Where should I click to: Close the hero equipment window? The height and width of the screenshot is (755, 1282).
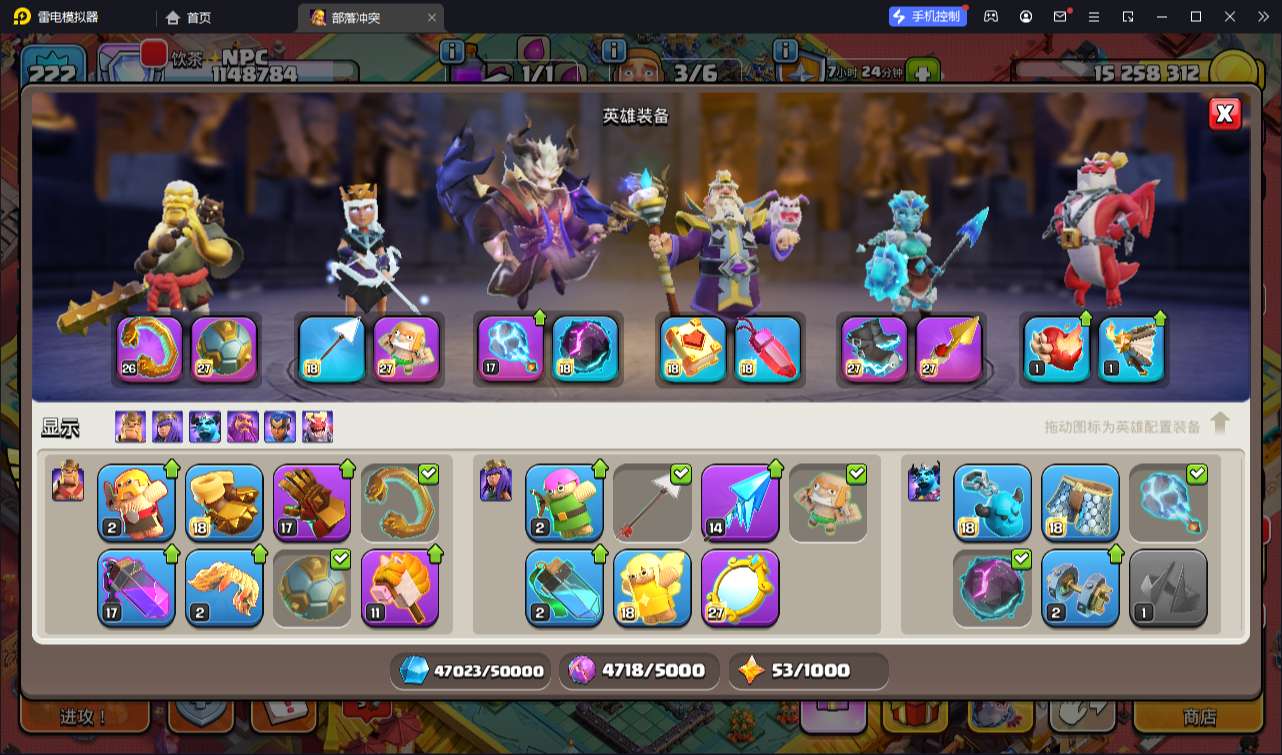[1224, 114]
